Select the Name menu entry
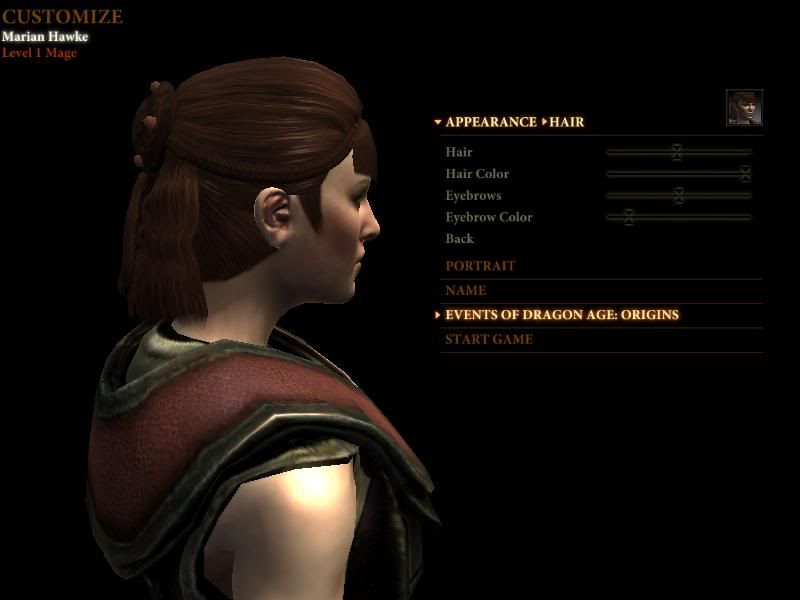 tap(466, 291)
